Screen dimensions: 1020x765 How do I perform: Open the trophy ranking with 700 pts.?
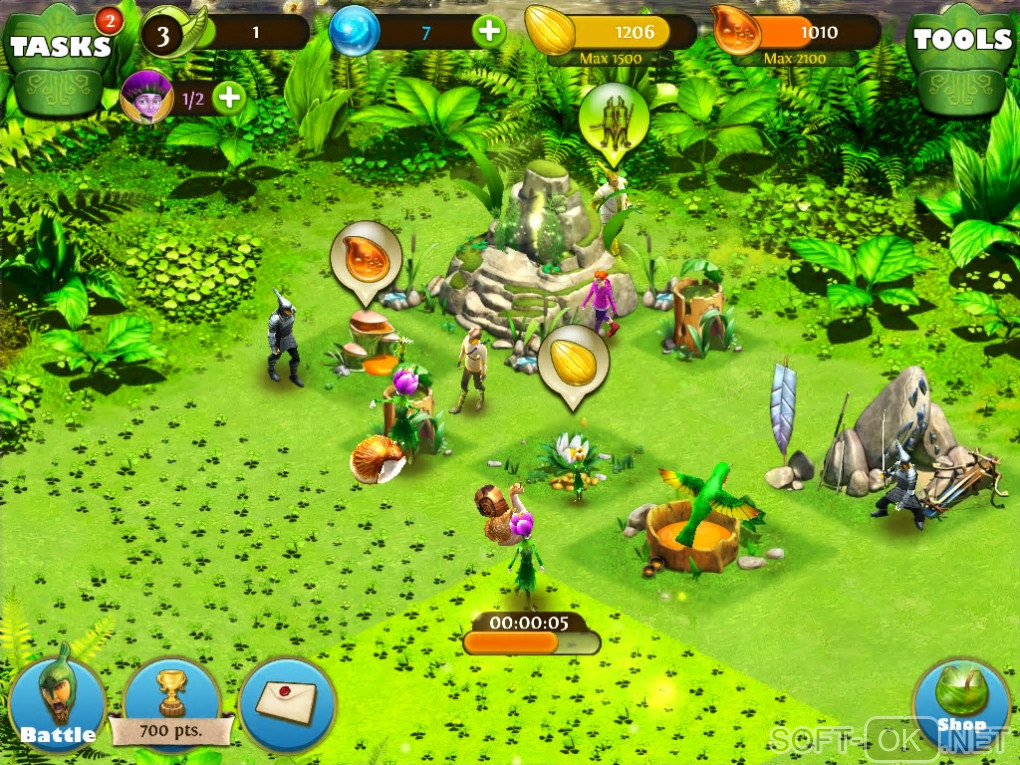tap(172, 703)
